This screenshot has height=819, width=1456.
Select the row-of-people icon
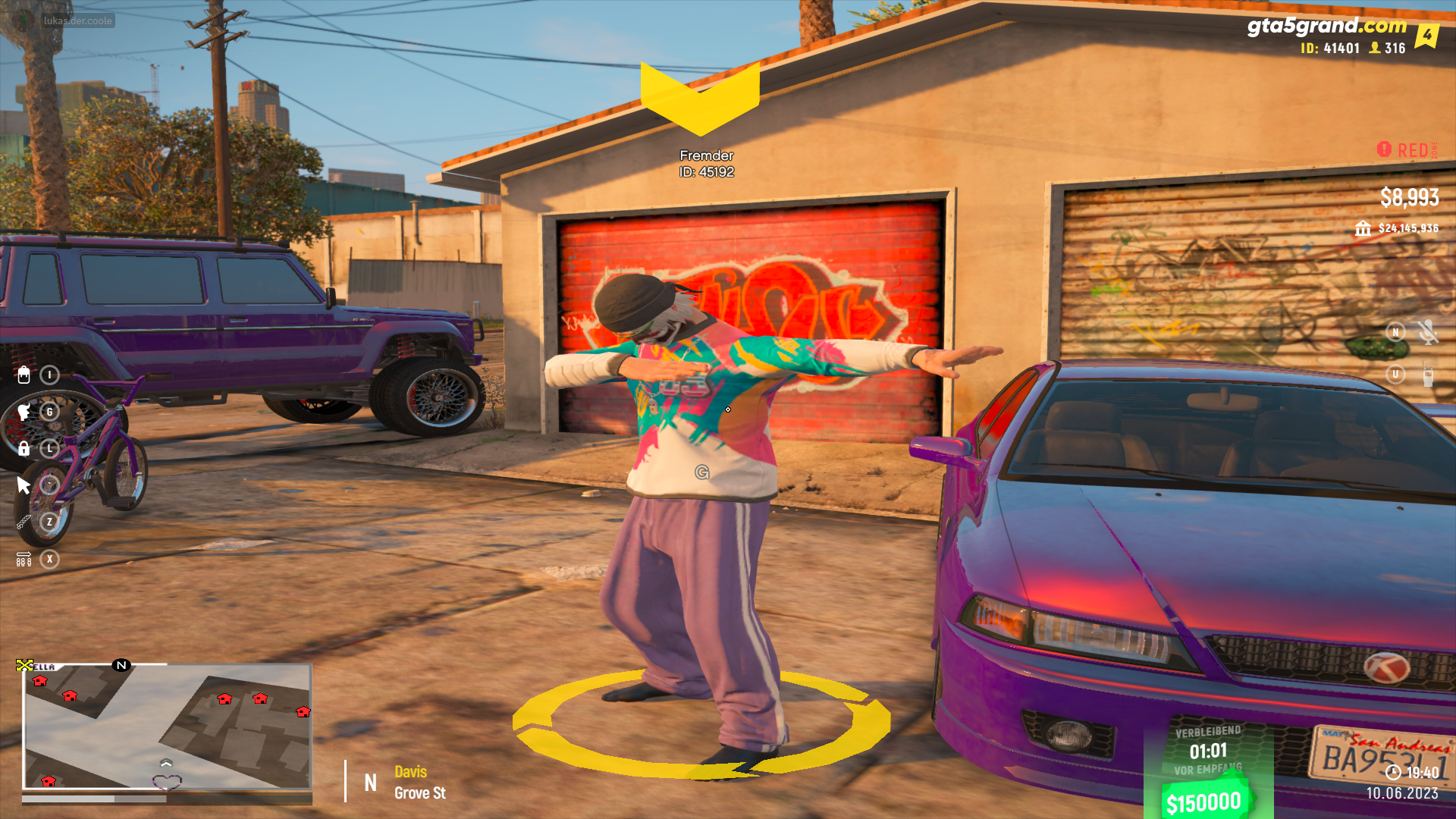tap(24, 560)
